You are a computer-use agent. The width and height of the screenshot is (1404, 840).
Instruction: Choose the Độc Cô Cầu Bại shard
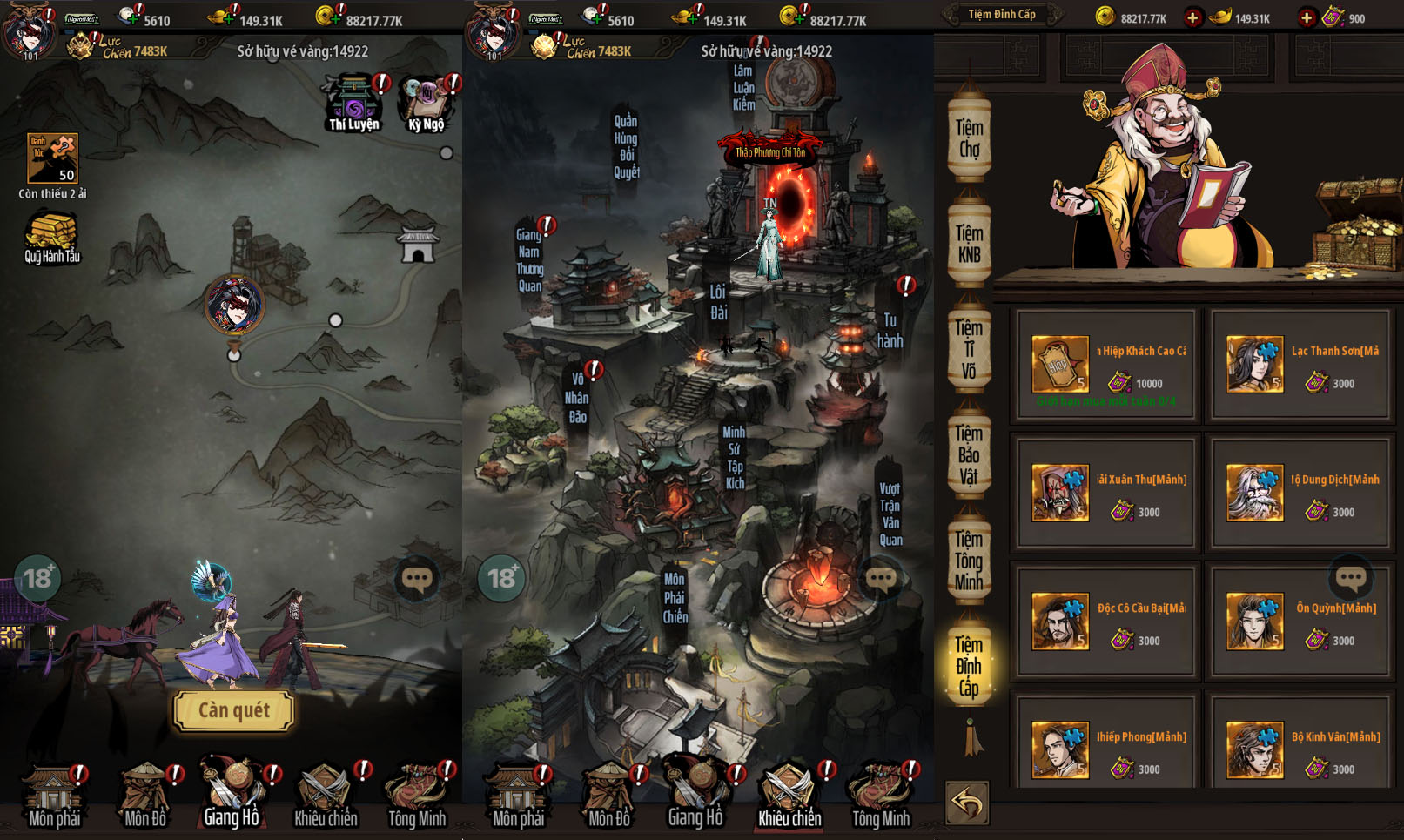(1105, 622)
